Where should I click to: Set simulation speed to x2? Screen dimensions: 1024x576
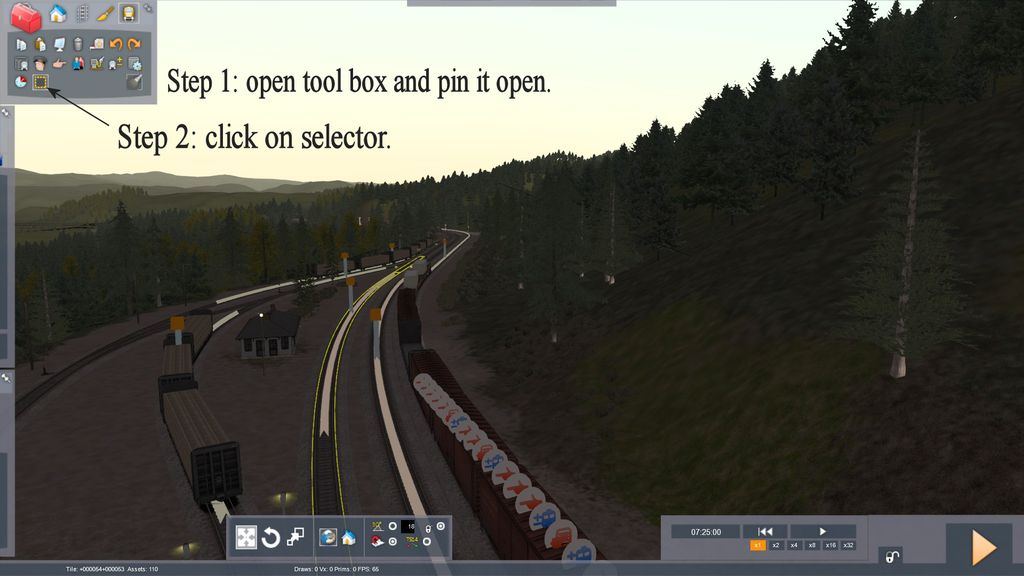[x=776, y=545]
